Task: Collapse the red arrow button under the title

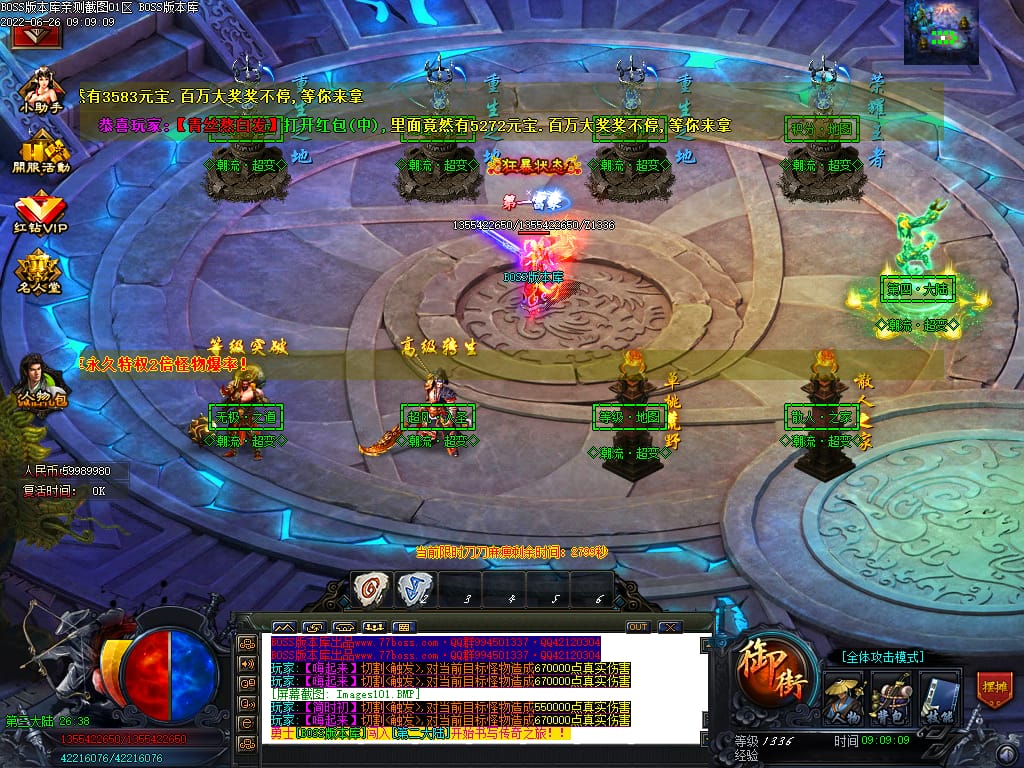Action: coord(37,36)
